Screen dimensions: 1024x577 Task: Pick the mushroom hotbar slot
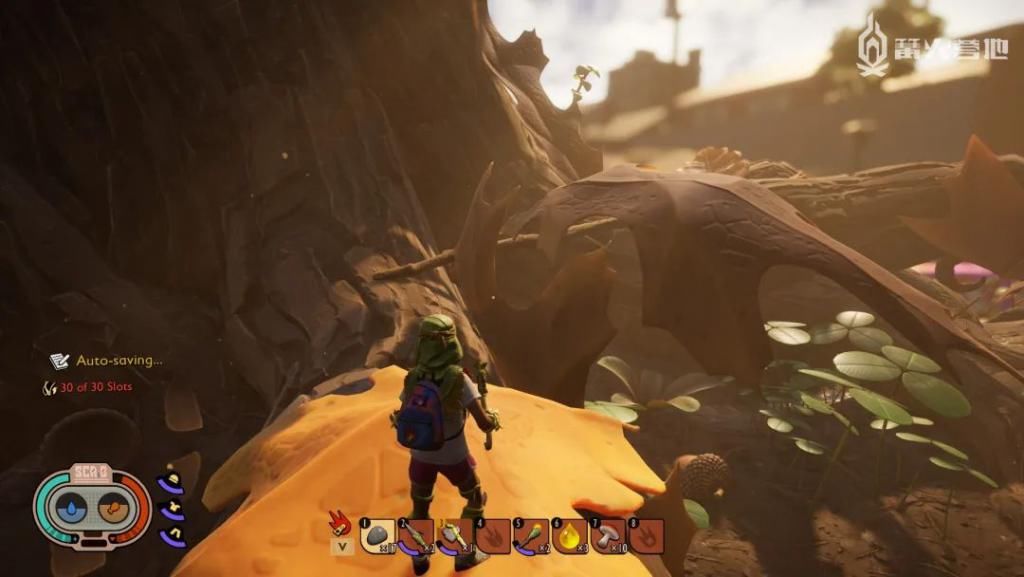click(608, 536)
